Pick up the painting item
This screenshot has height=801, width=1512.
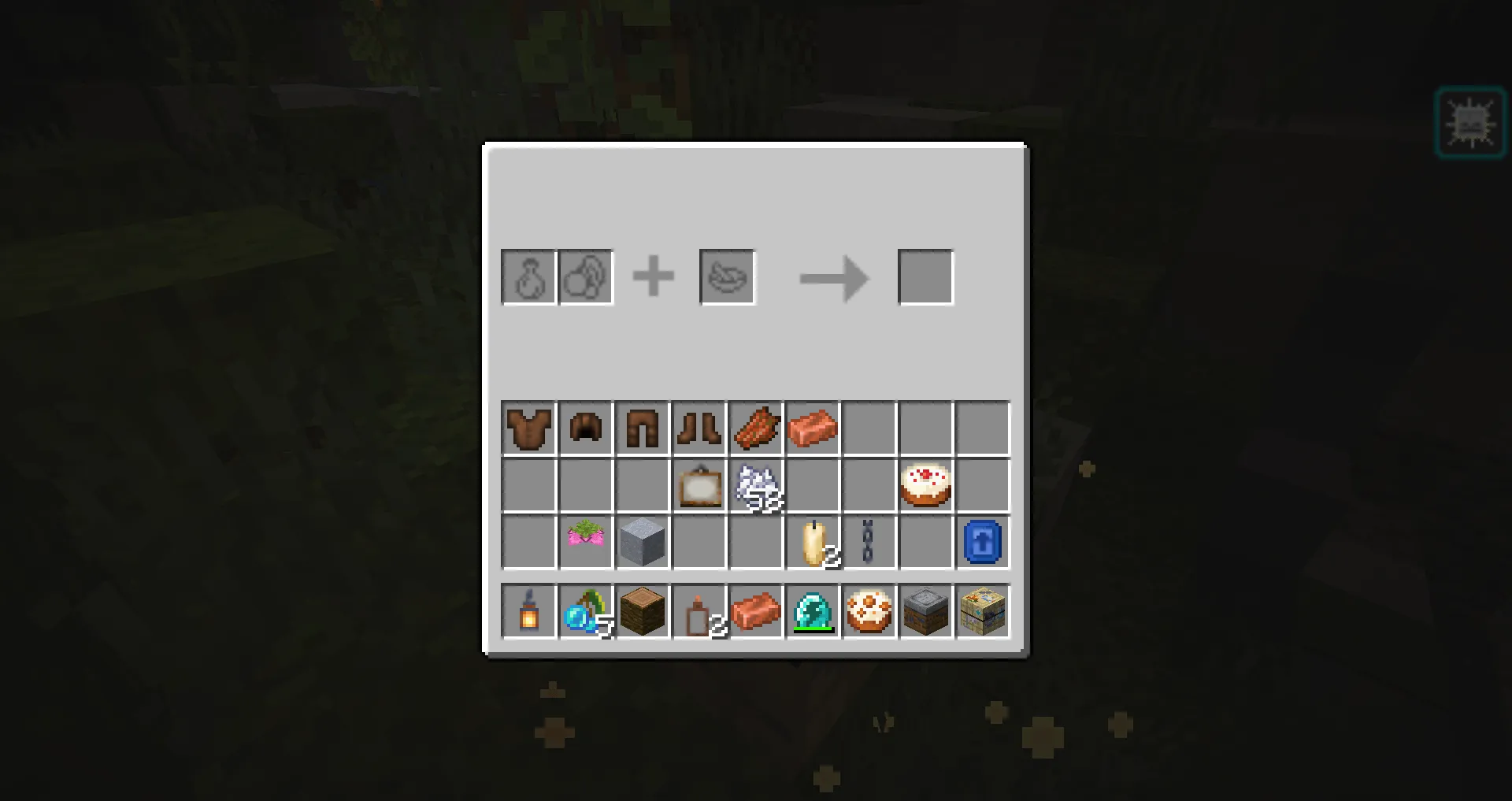(699, 484)
